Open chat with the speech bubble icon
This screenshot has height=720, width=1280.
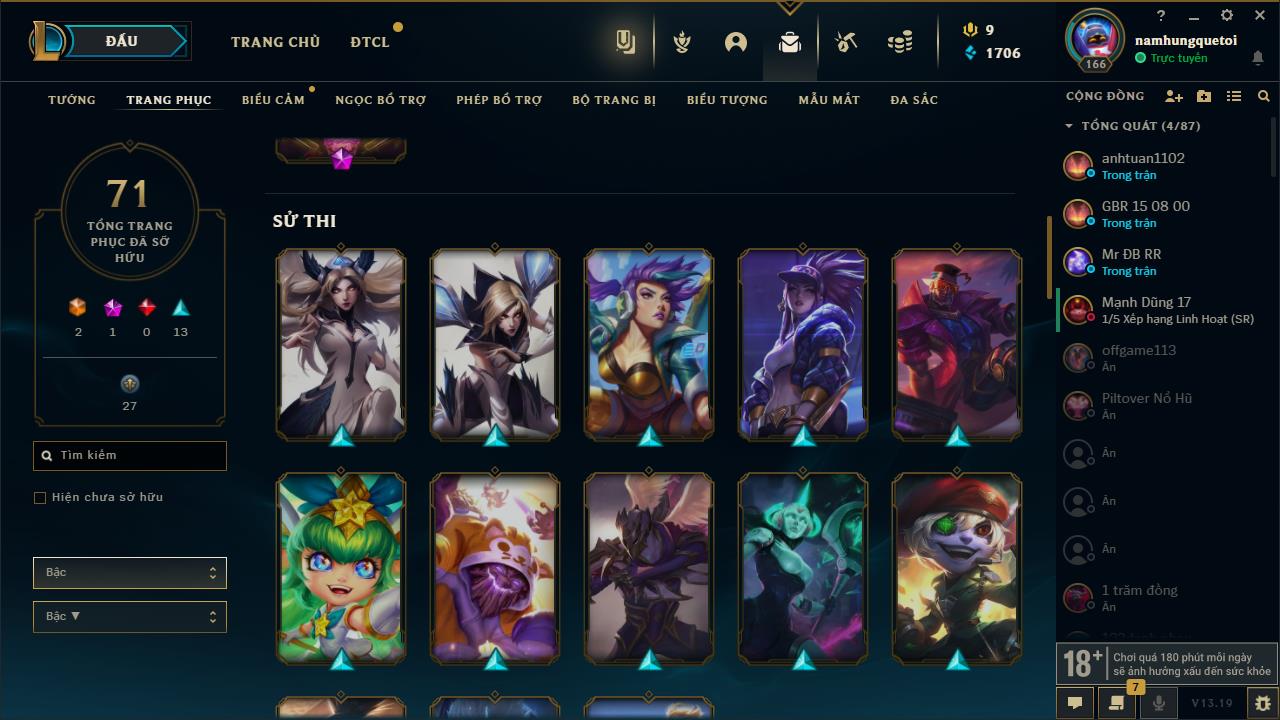point(1074,703)
